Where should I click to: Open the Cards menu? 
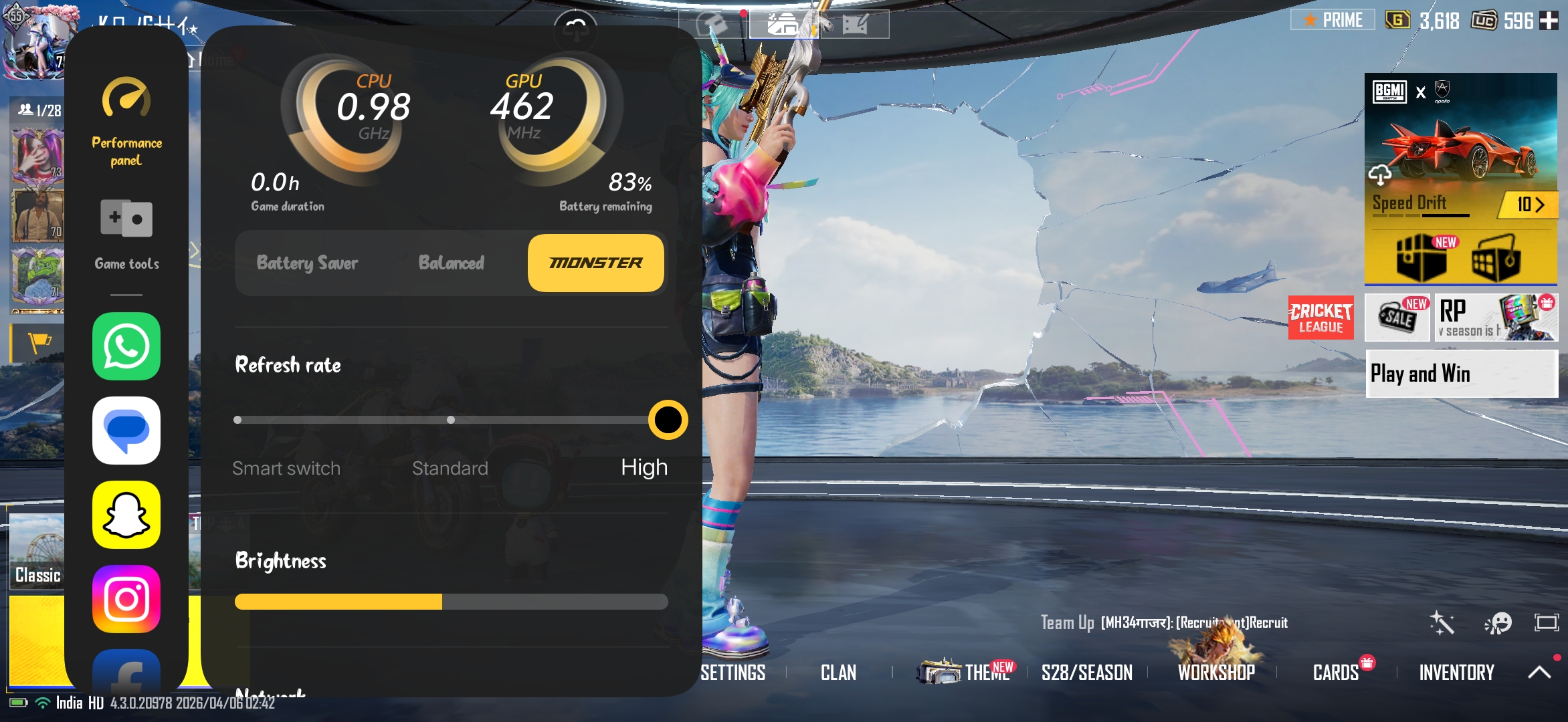[1335, 673]
